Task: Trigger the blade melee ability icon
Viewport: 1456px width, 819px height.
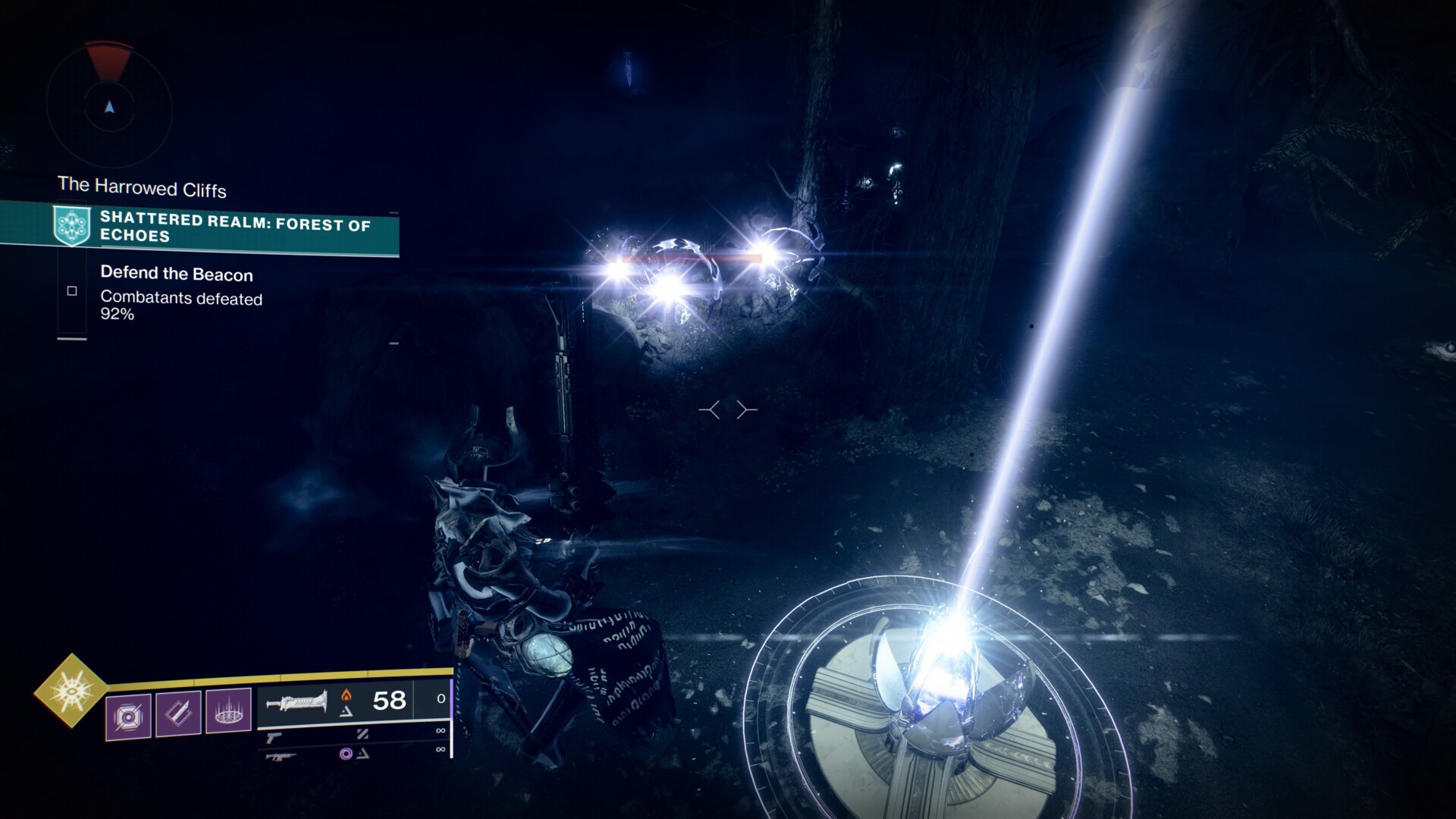Action: click(x=178, y=714)
